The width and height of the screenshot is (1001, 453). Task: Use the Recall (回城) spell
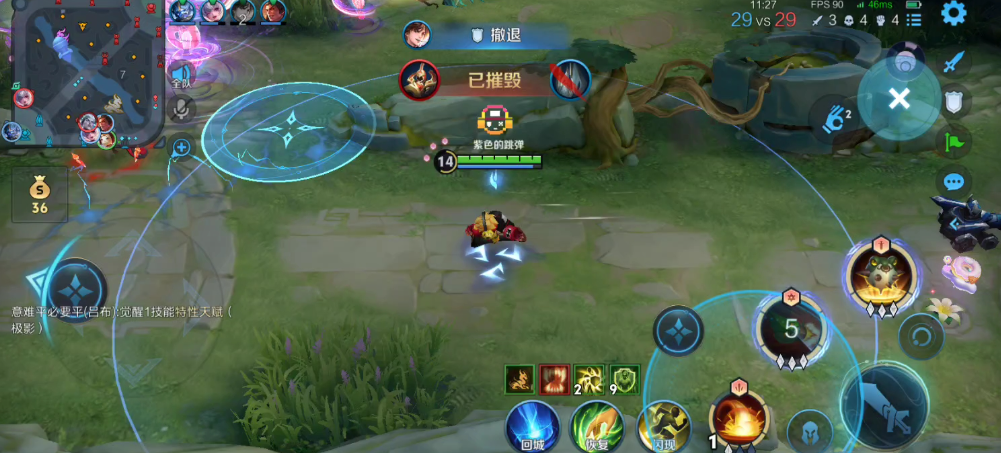[x=532, y=427]
